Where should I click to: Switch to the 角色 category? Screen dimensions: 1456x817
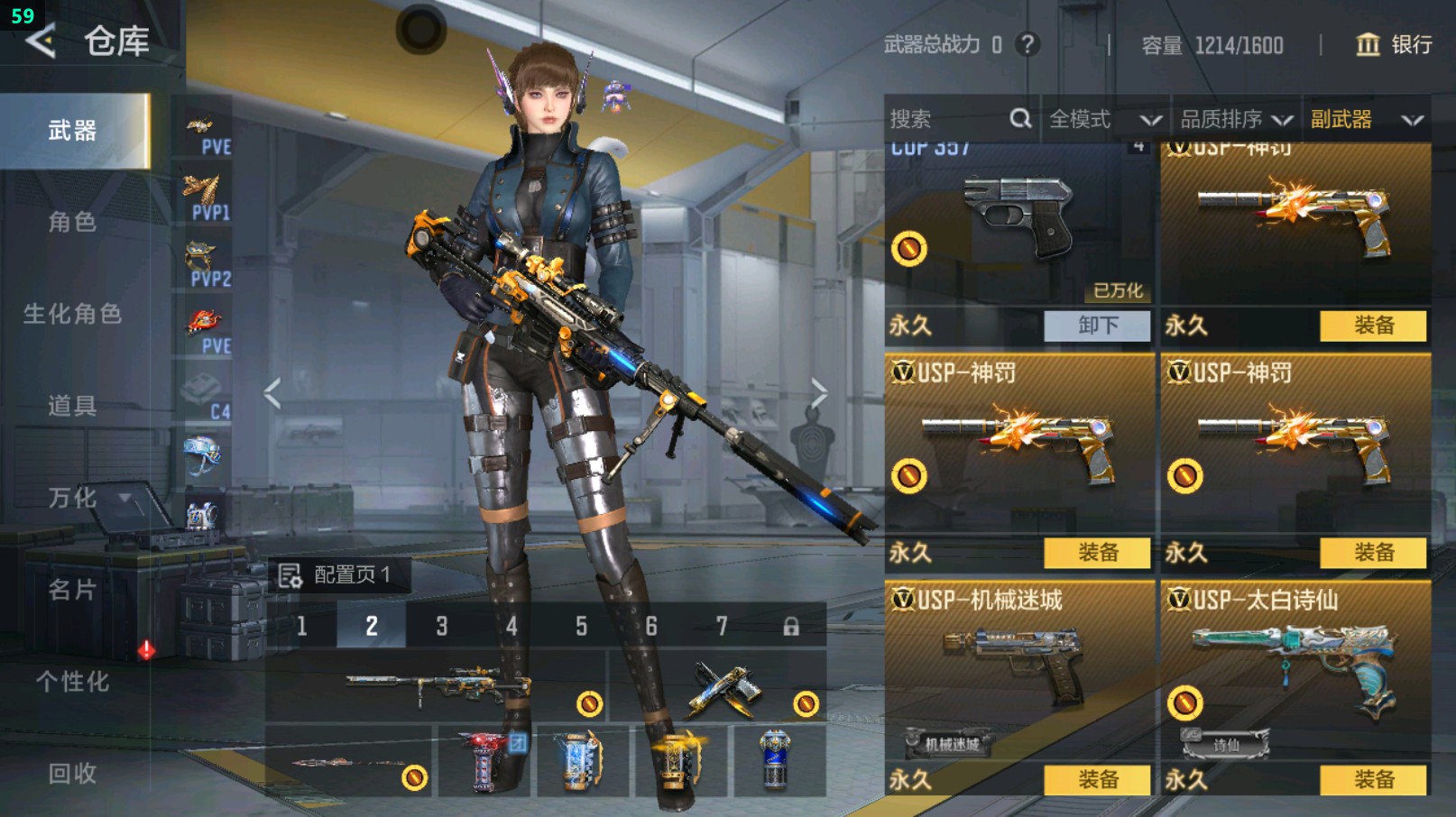(x=72, y=222)
